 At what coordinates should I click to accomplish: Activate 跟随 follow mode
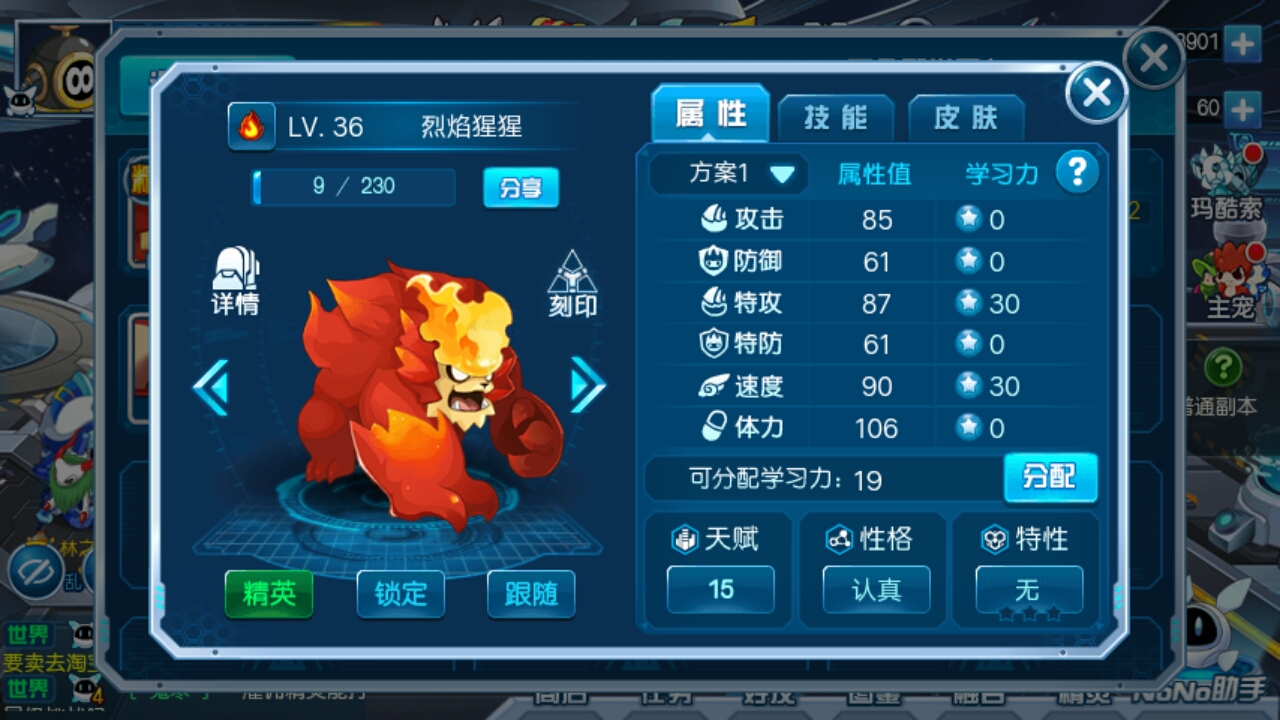tap(531, 594)
